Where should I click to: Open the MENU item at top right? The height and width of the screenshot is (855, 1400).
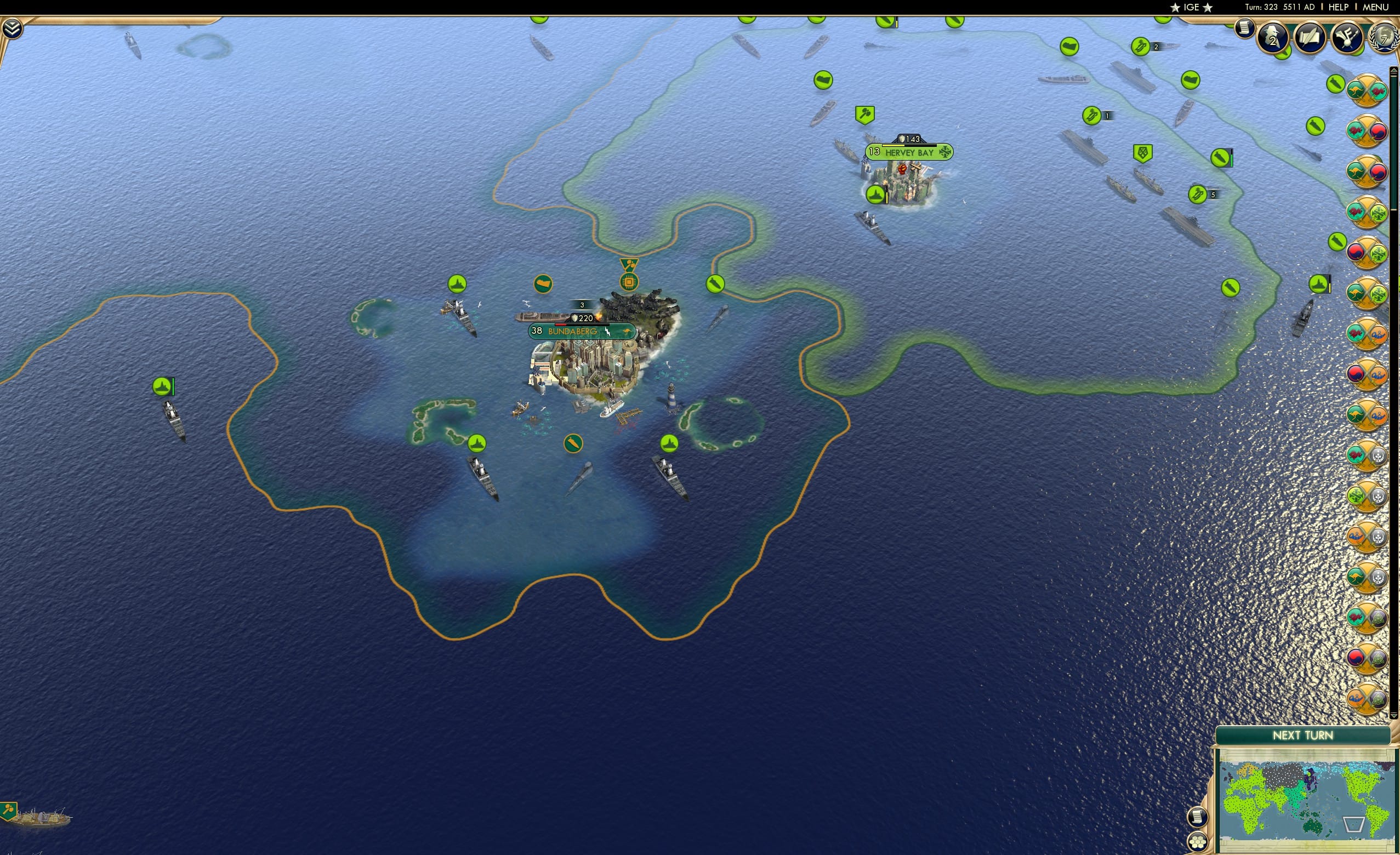click(1375, 7)
